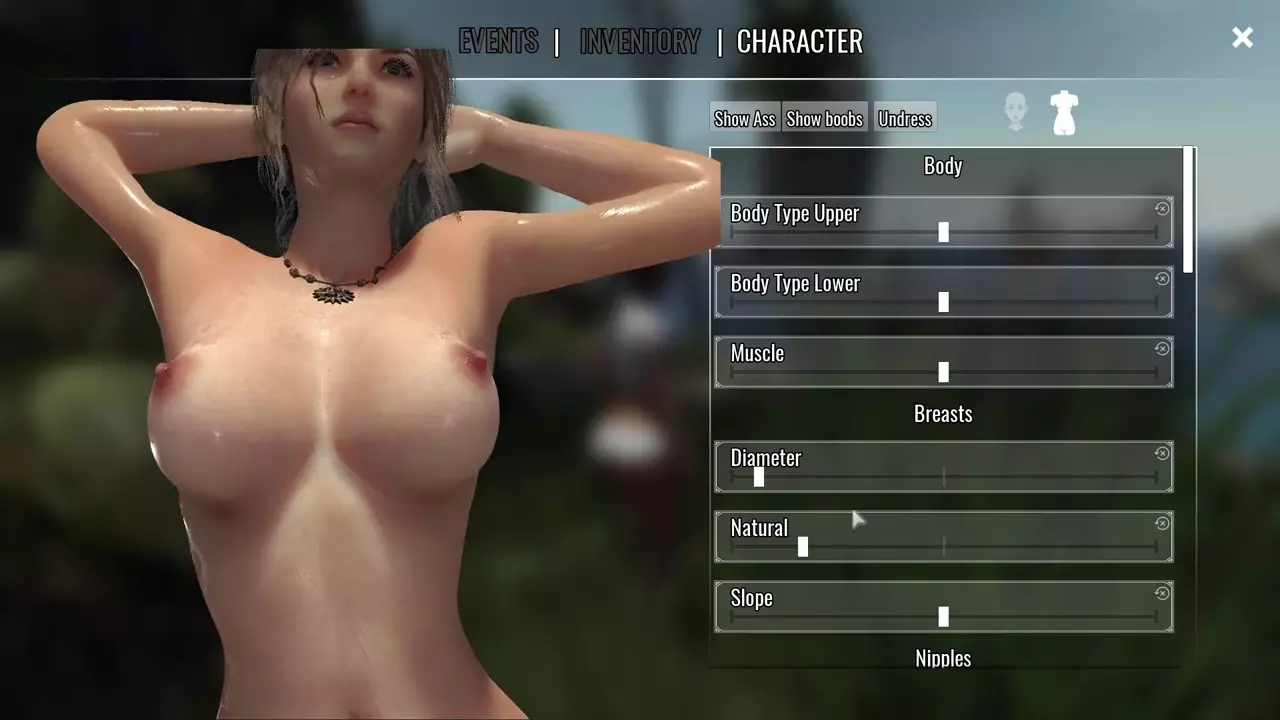Click the Undress button
This screenshot has height=720, width=1280.
click(905, 118)
